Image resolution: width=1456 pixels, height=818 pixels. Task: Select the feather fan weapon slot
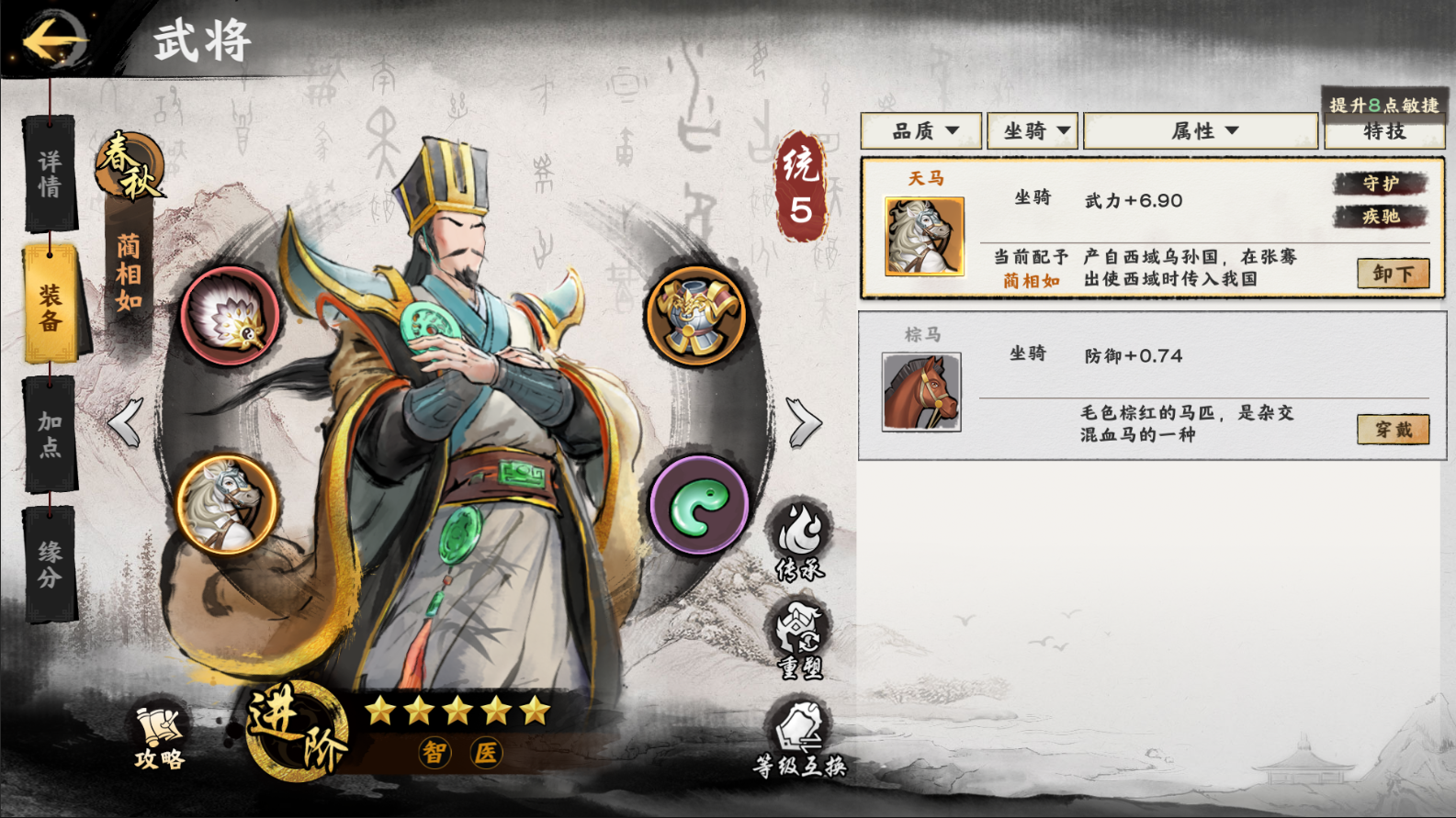(x=229, y=316)
